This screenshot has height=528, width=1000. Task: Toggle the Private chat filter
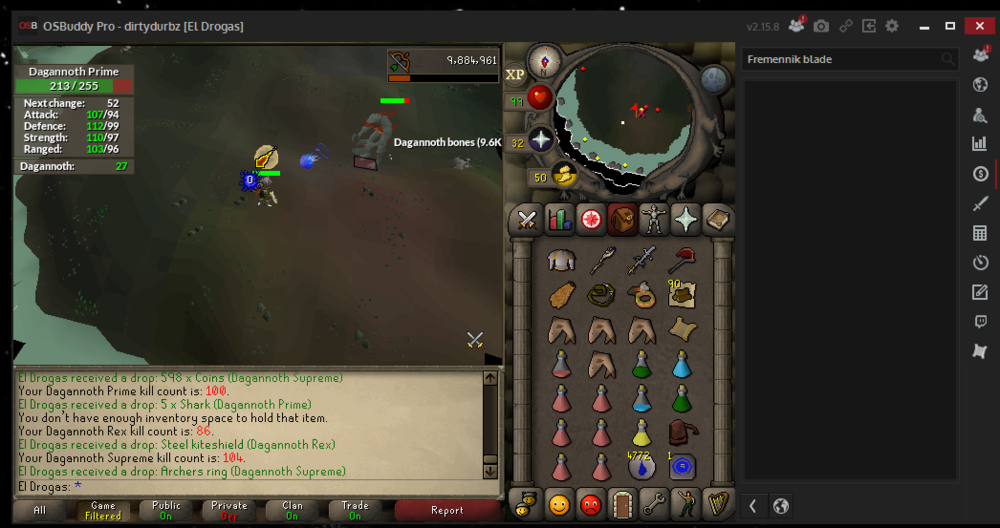tap(229, 510)
